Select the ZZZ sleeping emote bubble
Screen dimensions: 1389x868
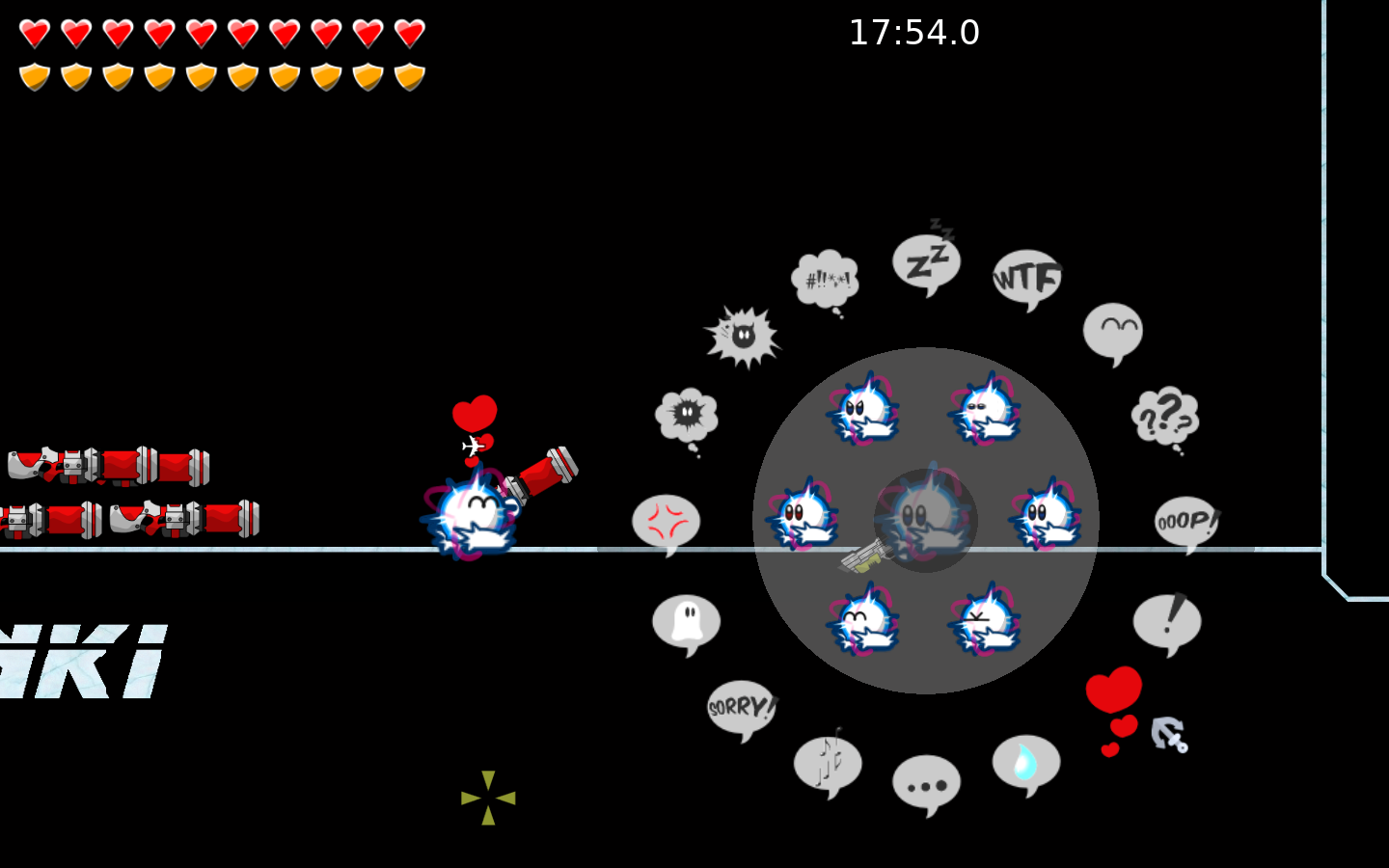coord(926,263)
